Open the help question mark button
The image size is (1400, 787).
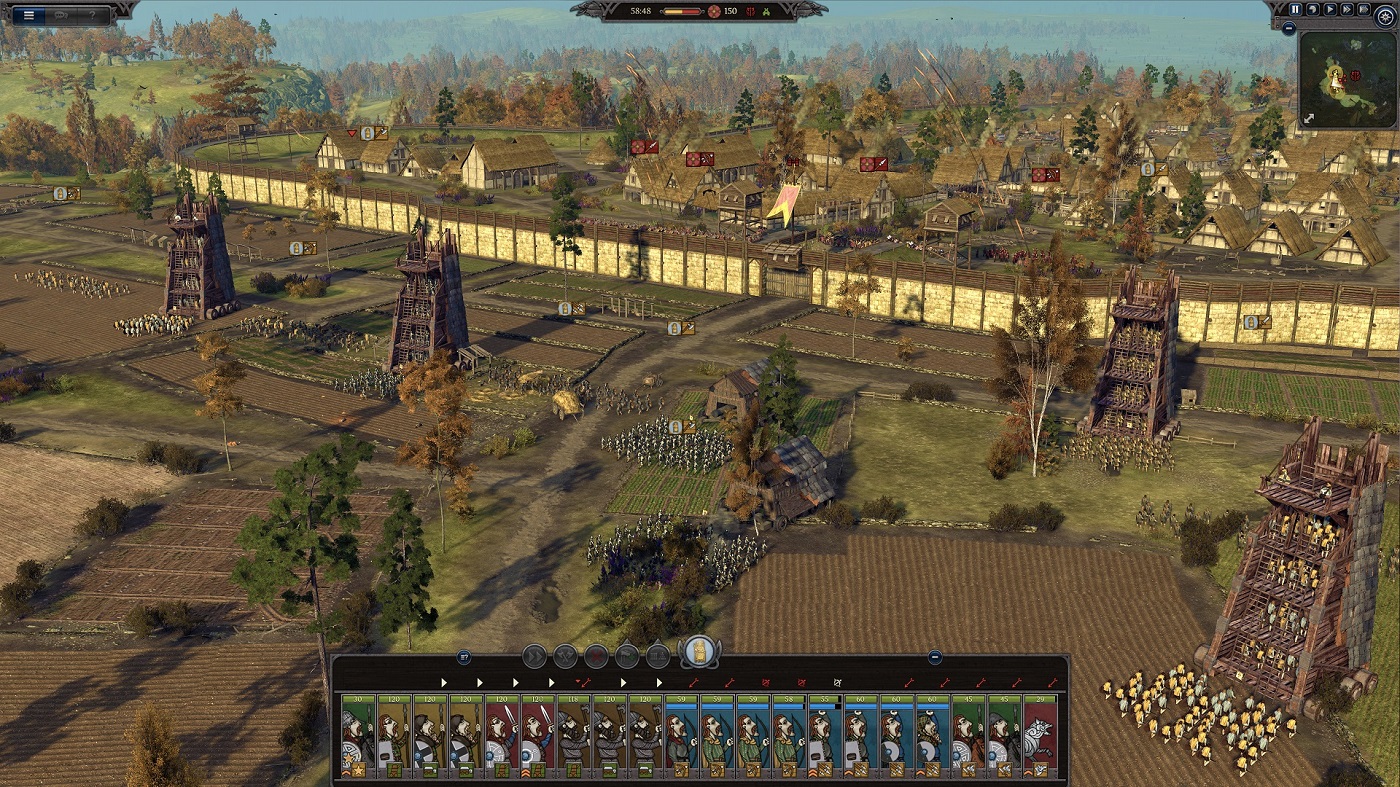click(x=94, y=15)
